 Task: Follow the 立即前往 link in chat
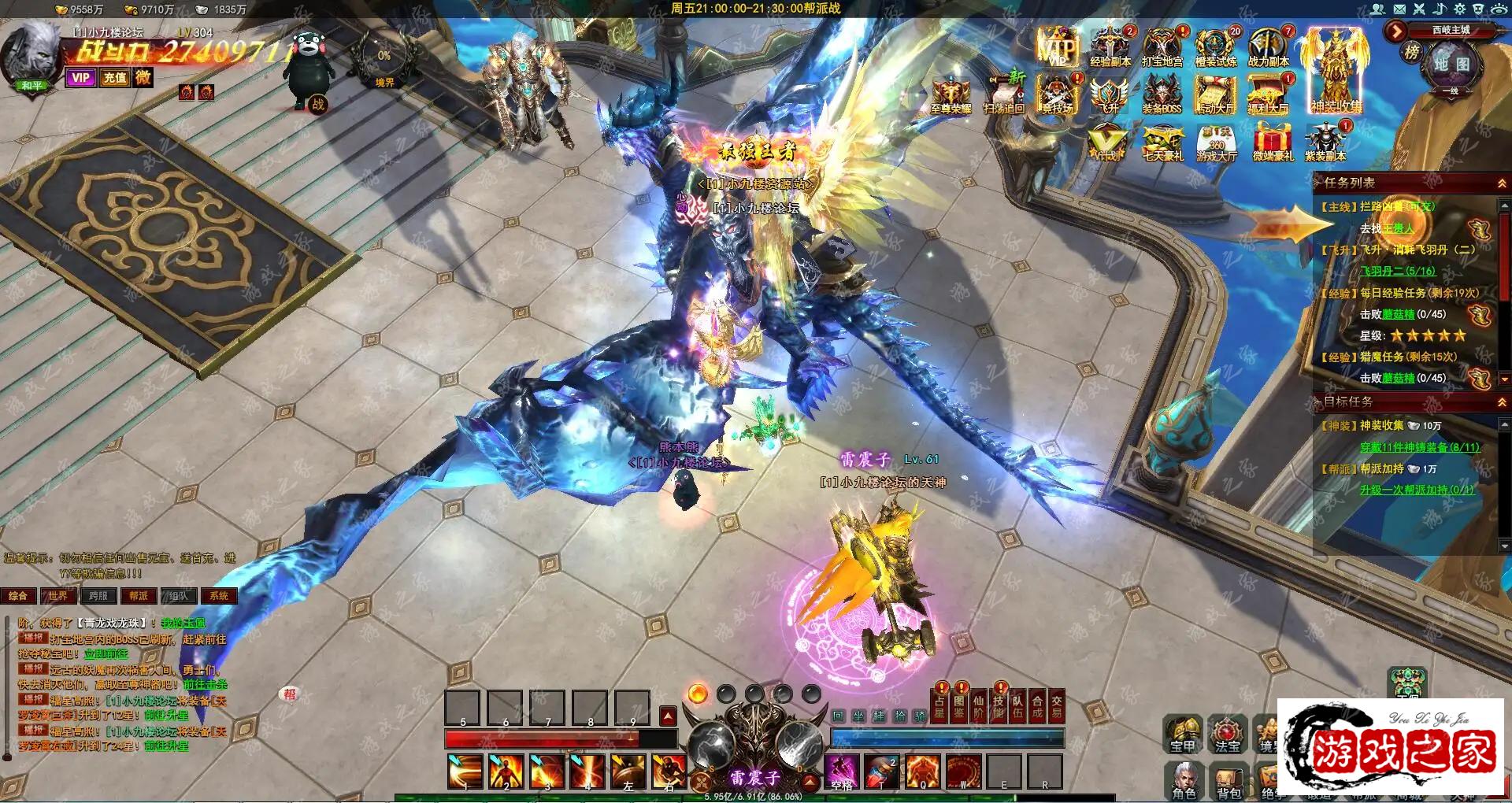pyautogui.click(x=106, y=653)
